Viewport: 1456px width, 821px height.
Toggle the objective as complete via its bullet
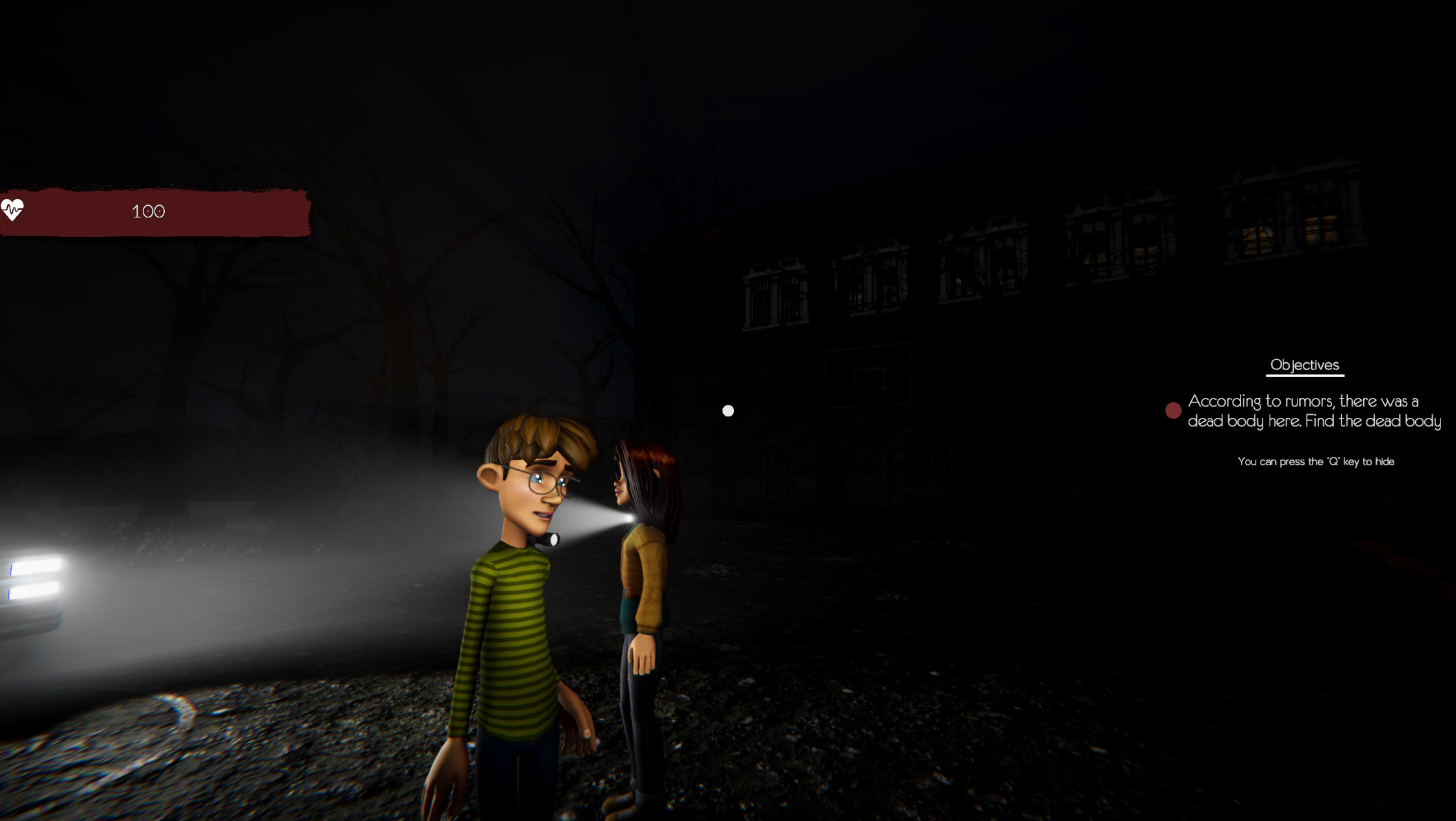pos(1172,410)
